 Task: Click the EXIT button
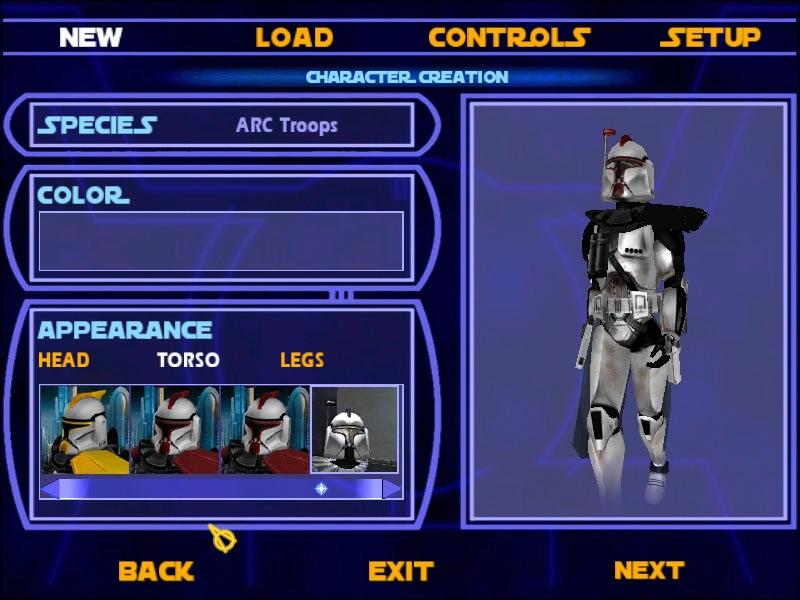pyautogui.click(x=400, y=571)
